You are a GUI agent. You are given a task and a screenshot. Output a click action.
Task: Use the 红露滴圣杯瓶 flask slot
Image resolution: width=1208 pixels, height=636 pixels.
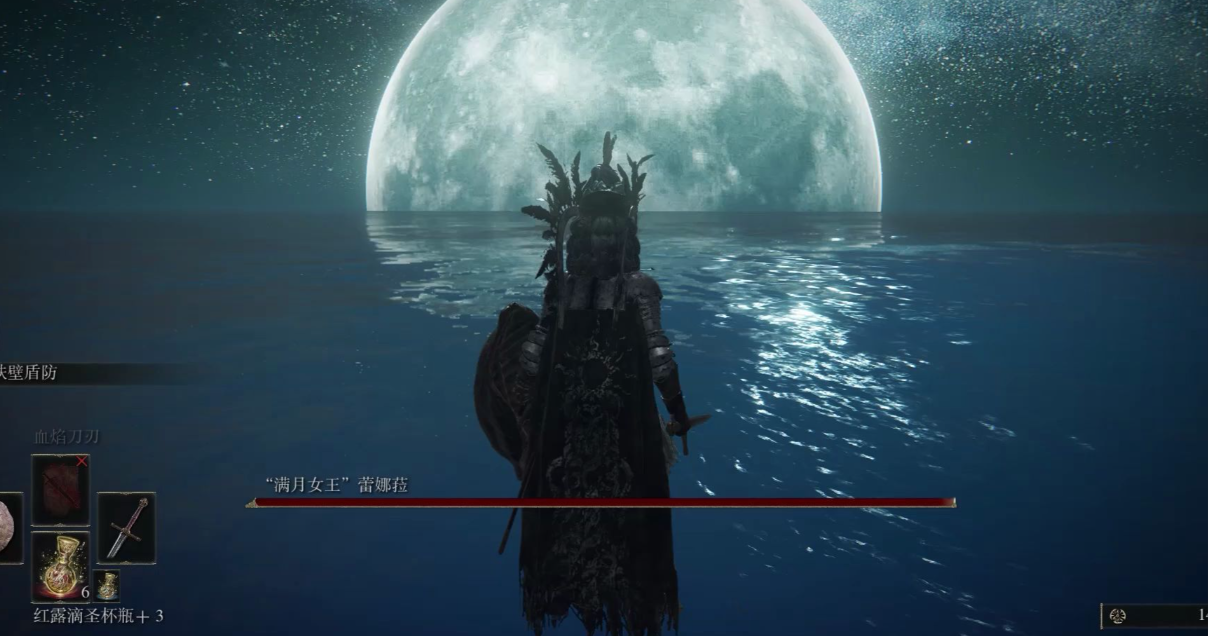tap(60, 566)
